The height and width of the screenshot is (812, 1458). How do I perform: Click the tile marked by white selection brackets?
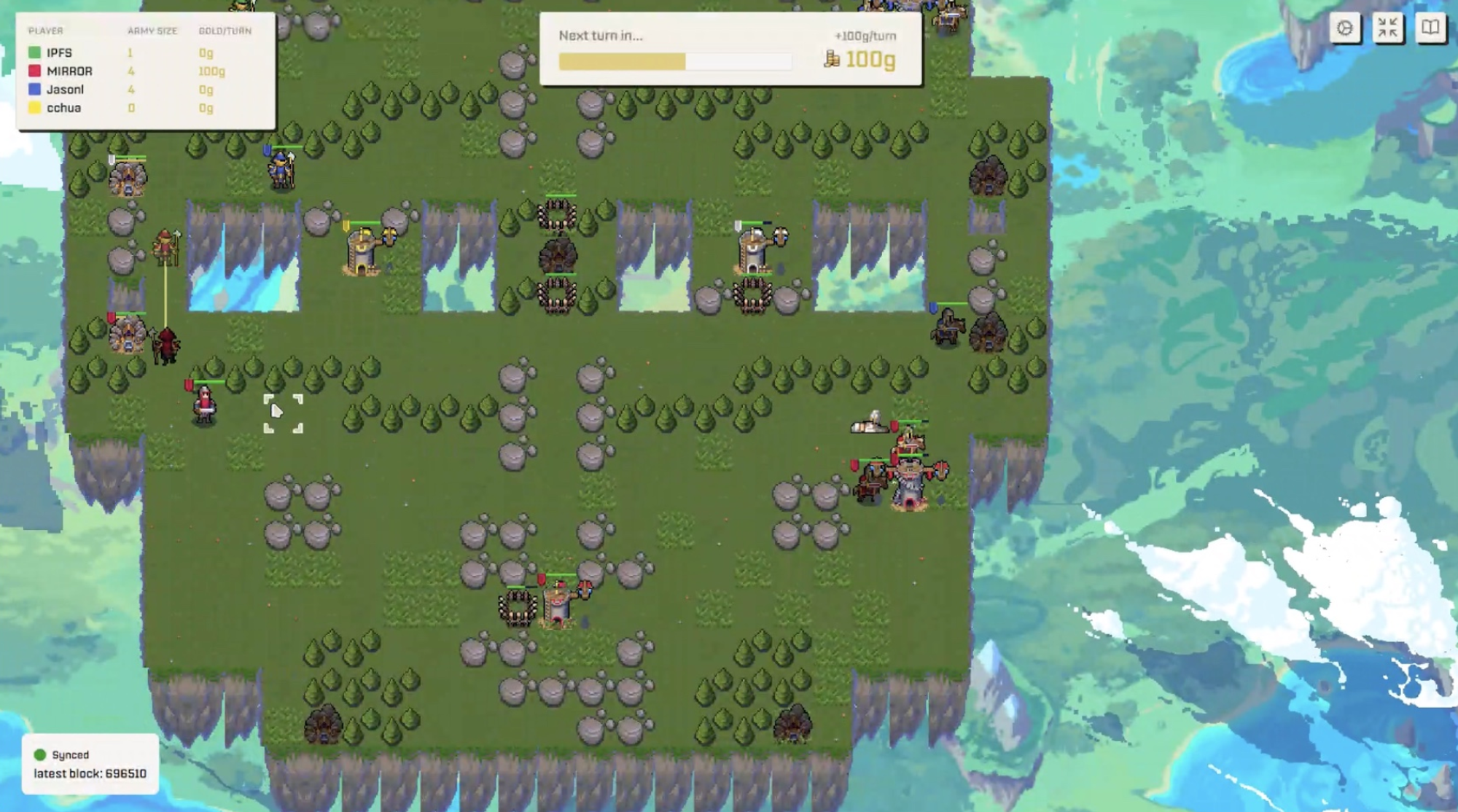283,414
